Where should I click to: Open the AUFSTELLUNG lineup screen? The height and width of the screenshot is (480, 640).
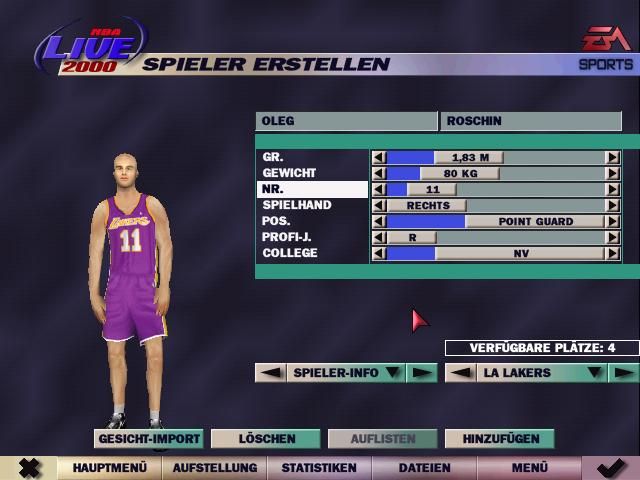215,467
